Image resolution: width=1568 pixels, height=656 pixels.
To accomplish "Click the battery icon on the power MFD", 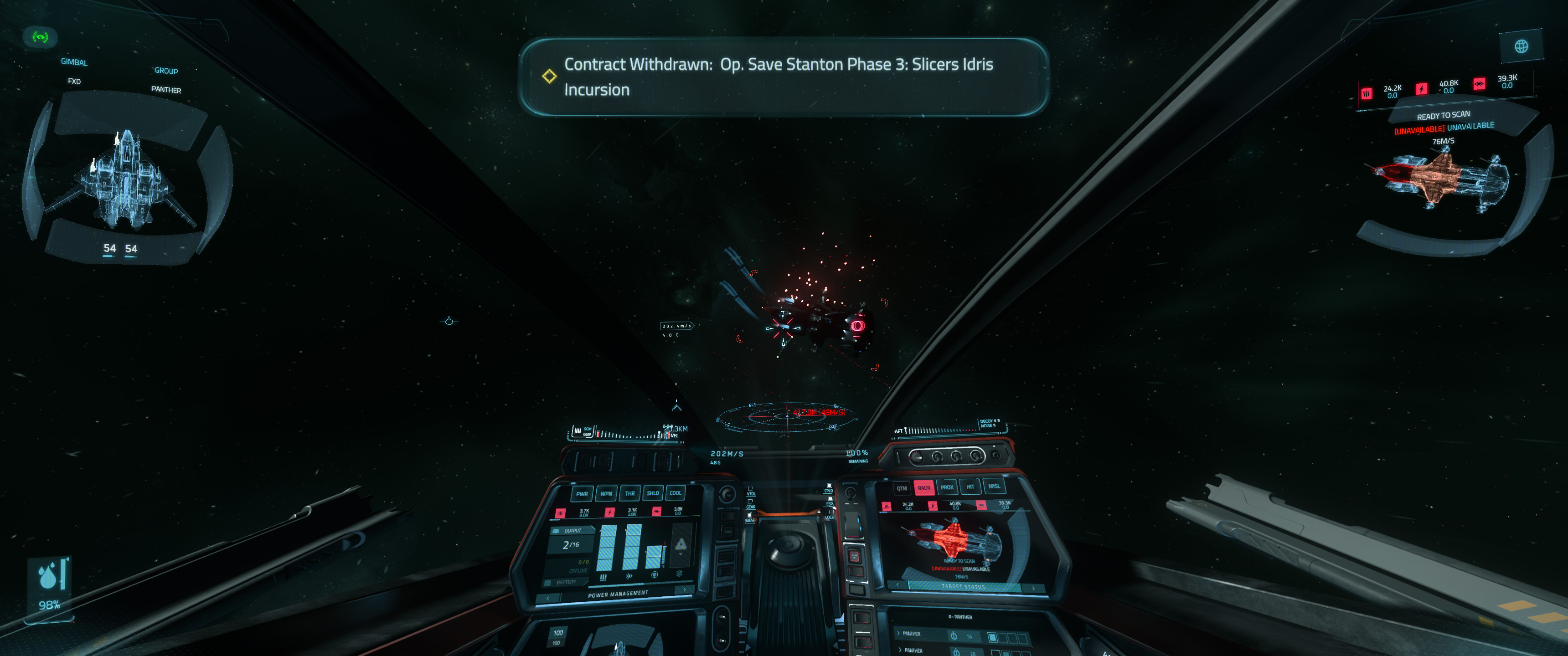I will click(x=547, y=582).
